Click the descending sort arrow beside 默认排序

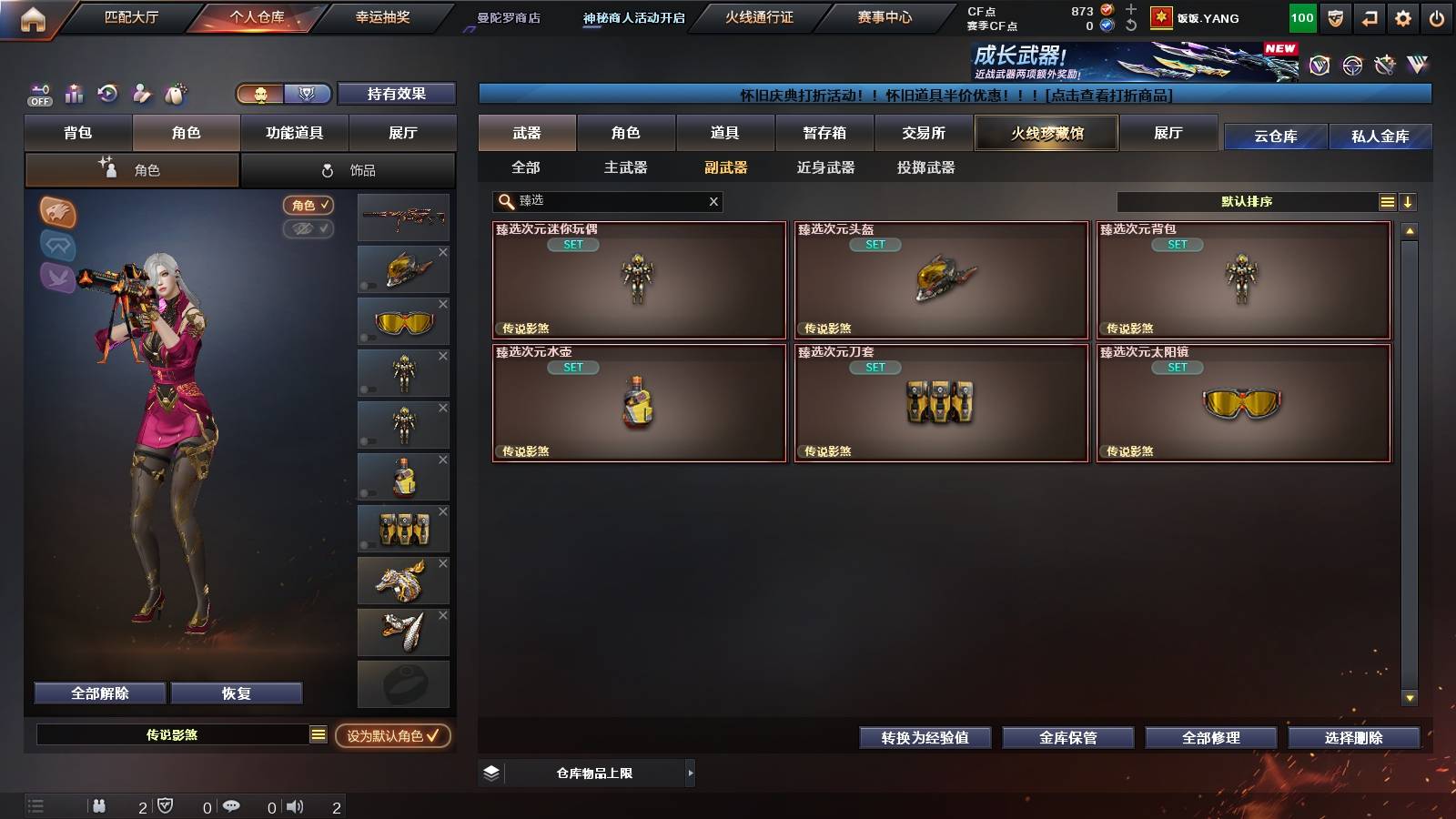coord(1409,201)
